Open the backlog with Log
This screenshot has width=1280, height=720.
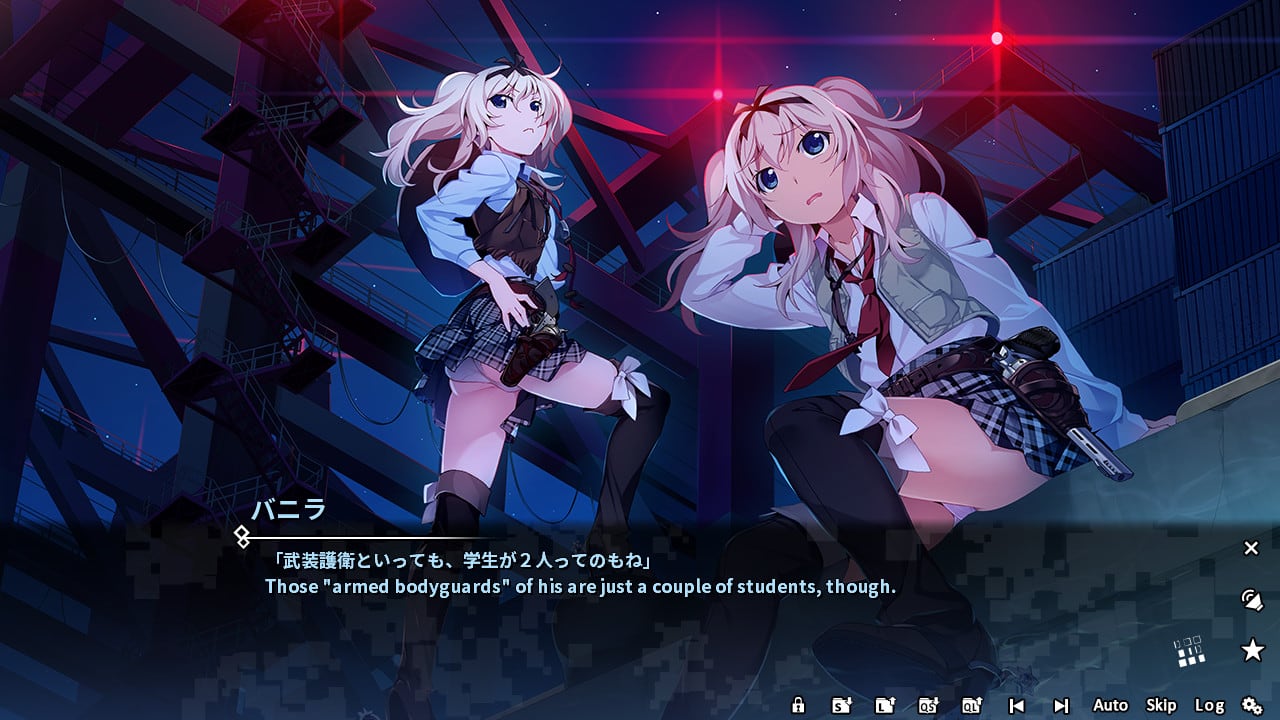click(x=1209, y=705)
